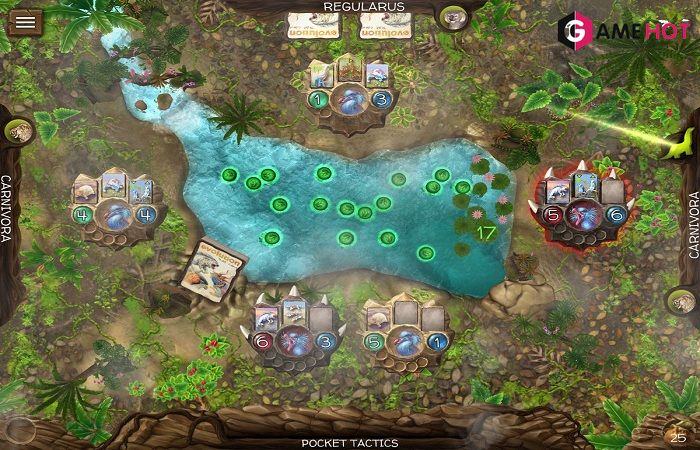Click the left player's avatar portrait
This screenshot has height=450, width=700.
click(18, 133)
